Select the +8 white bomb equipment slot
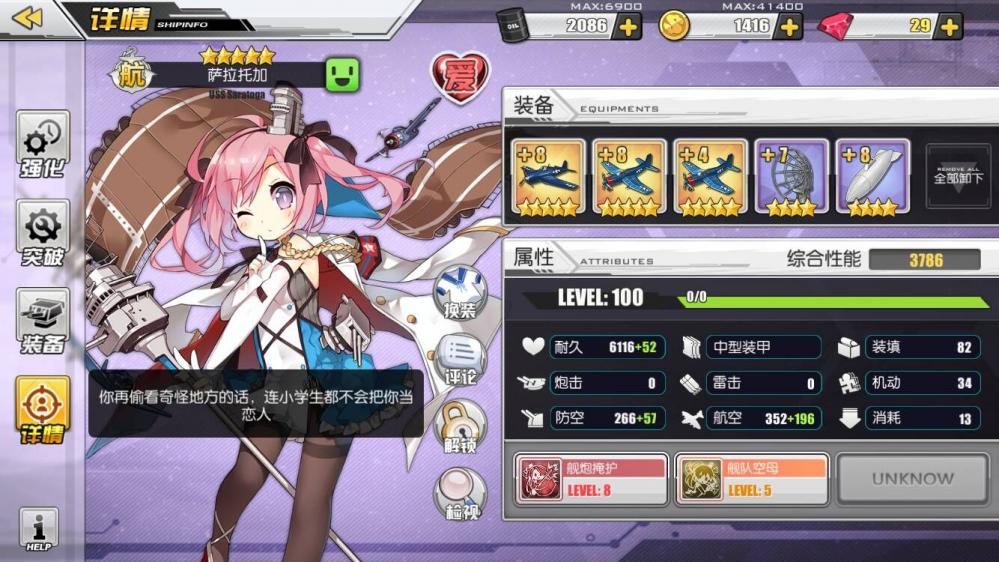 coord(872,177)
